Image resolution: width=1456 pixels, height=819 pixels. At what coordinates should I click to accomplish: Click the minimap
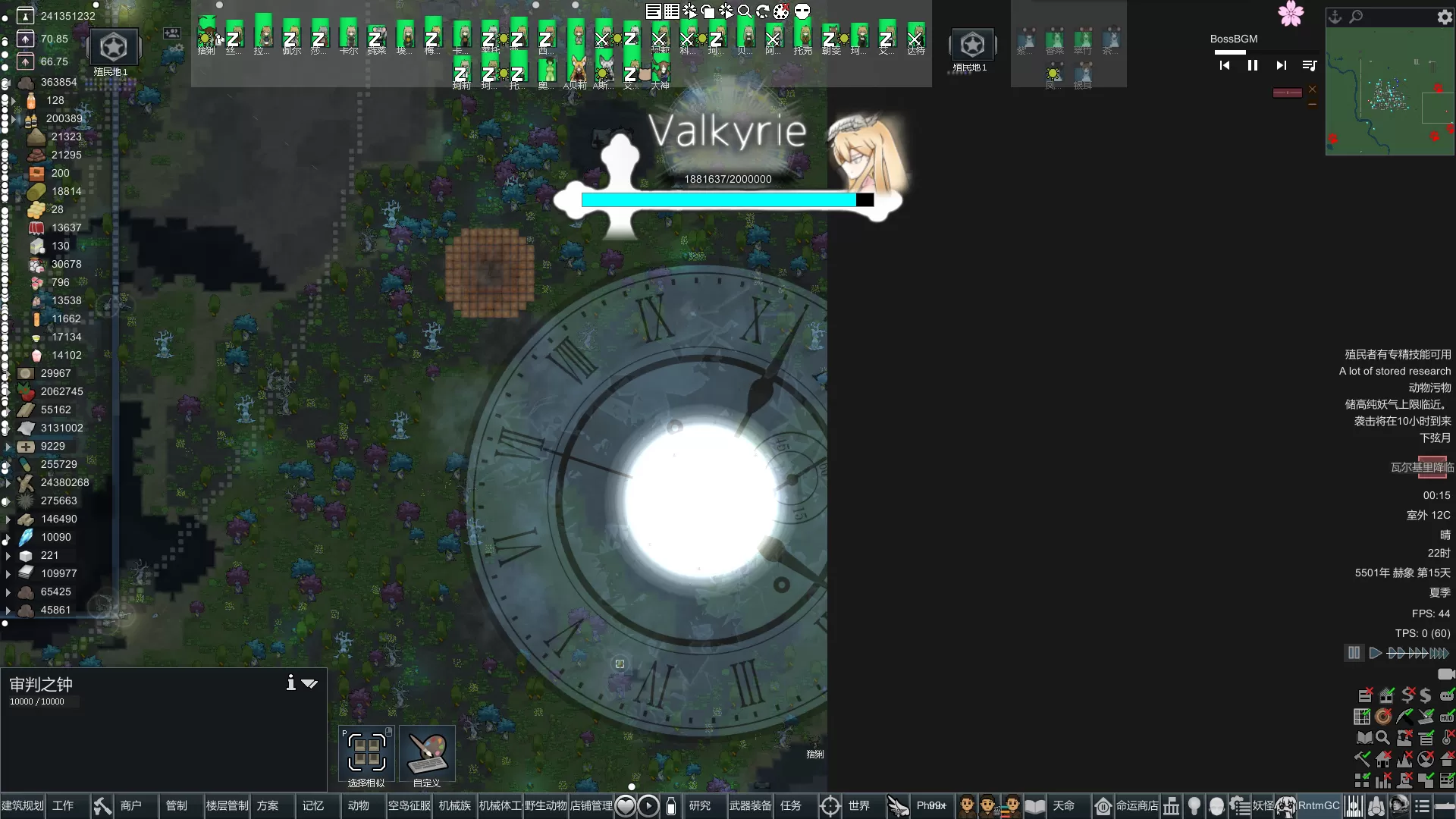click(x=1389, y=93)
